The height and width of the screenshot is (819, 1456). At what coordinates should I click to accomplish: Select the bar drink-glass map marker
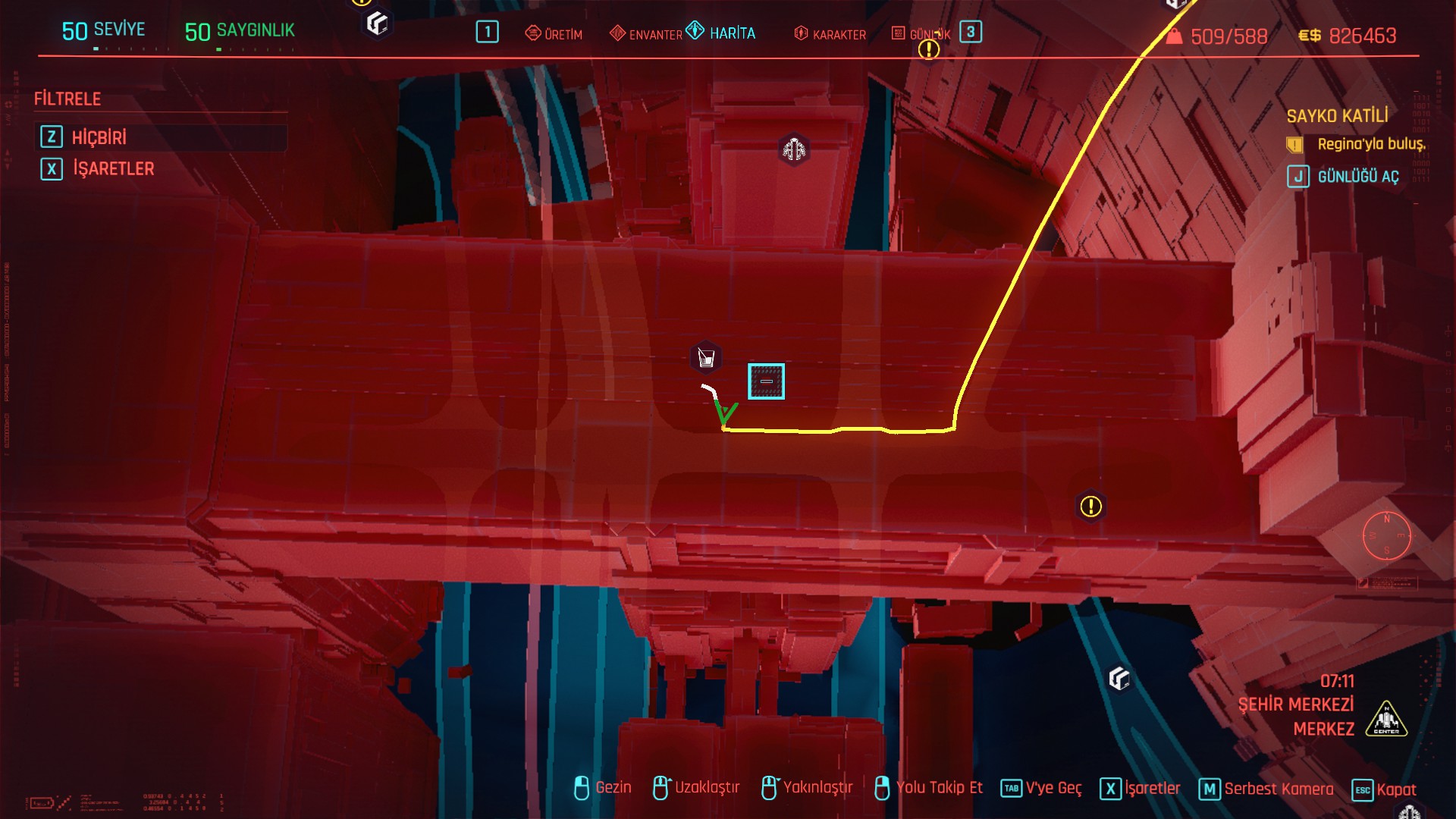706,358
